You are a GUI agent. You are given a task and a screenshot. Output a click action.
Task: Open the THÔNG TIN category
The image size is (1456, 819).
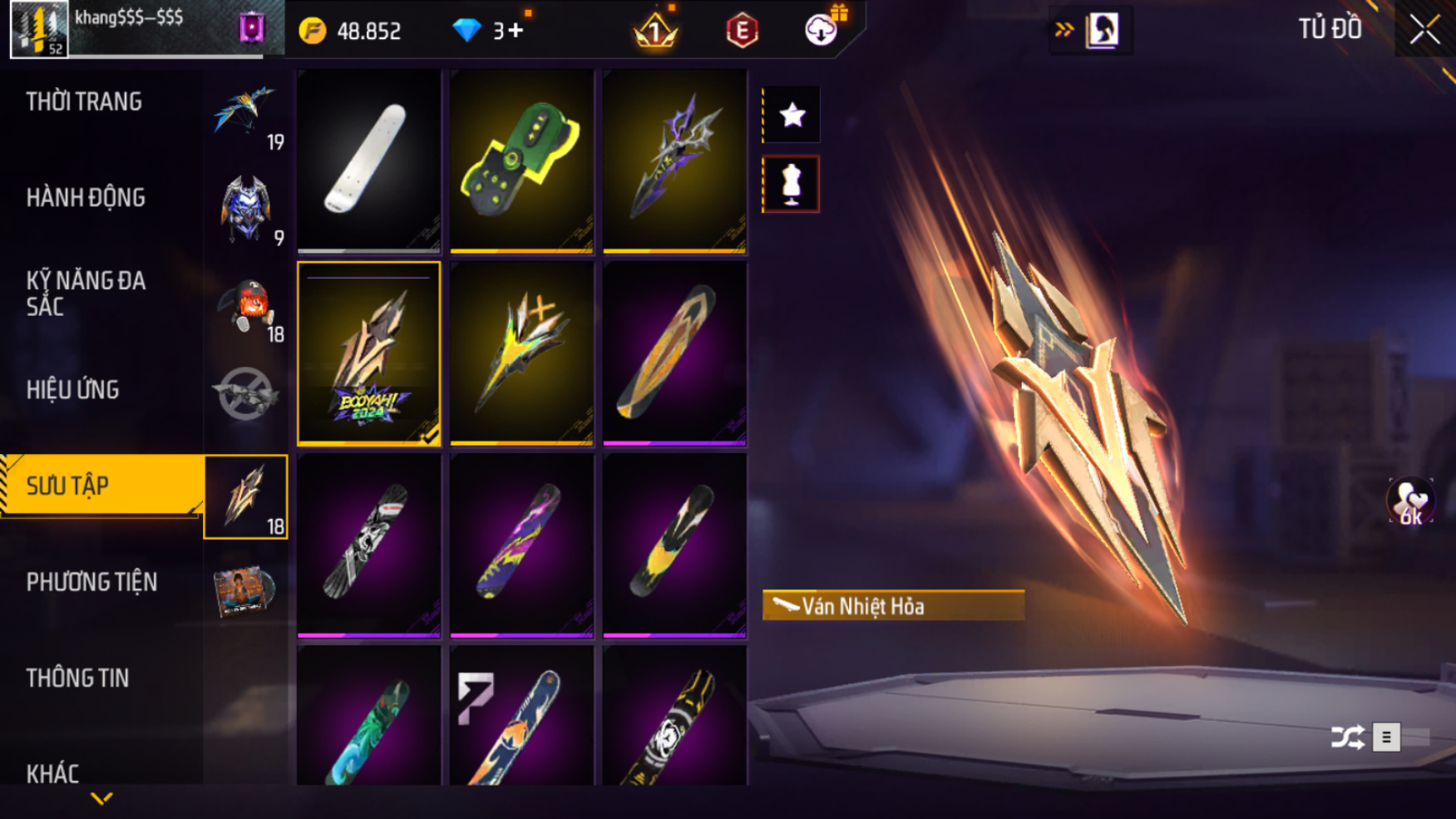click(x=78, y=678)
